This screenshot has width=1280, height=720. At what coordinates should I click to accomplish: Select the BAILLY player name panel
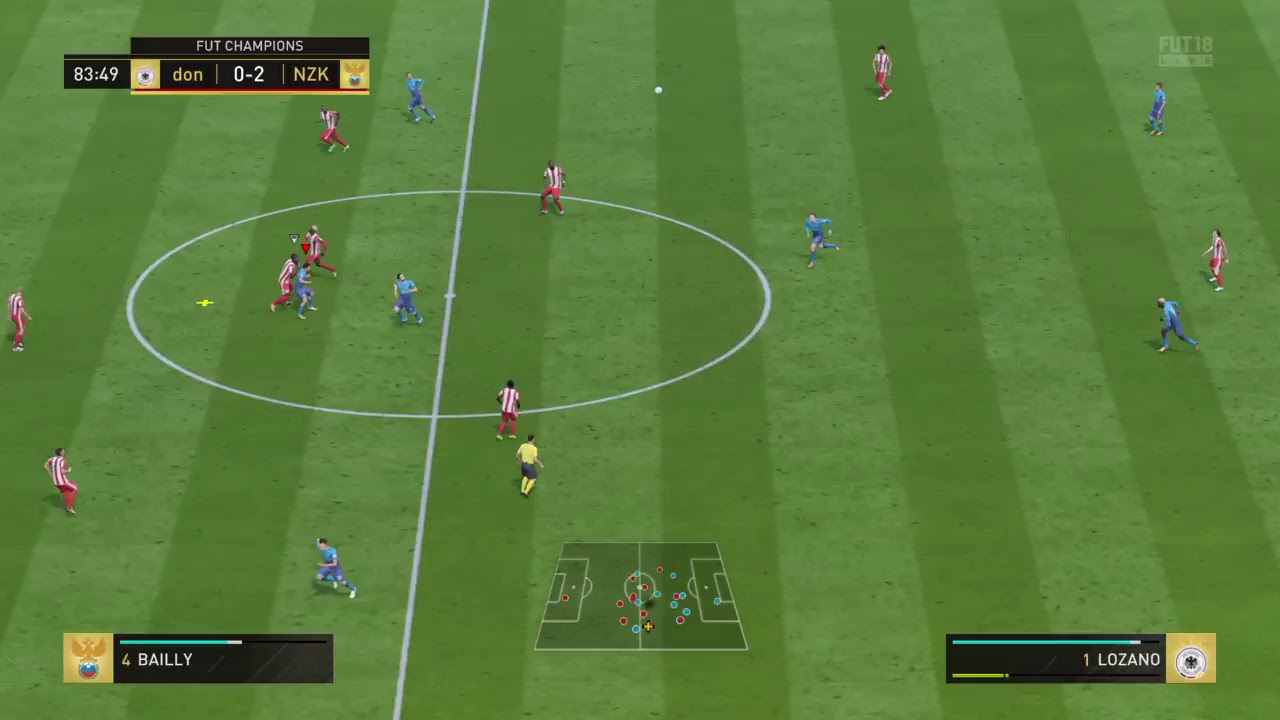(222, 659)
